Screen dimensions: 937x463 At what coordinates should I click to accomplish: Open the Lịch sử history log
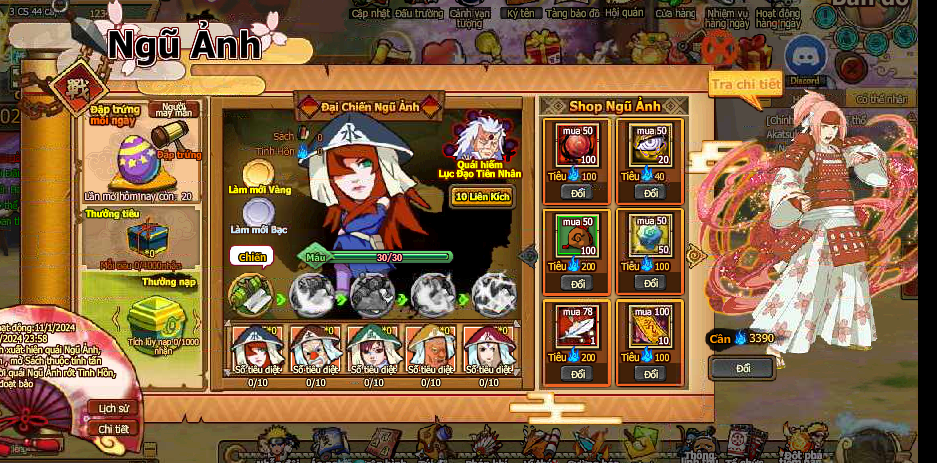point(114,408)
